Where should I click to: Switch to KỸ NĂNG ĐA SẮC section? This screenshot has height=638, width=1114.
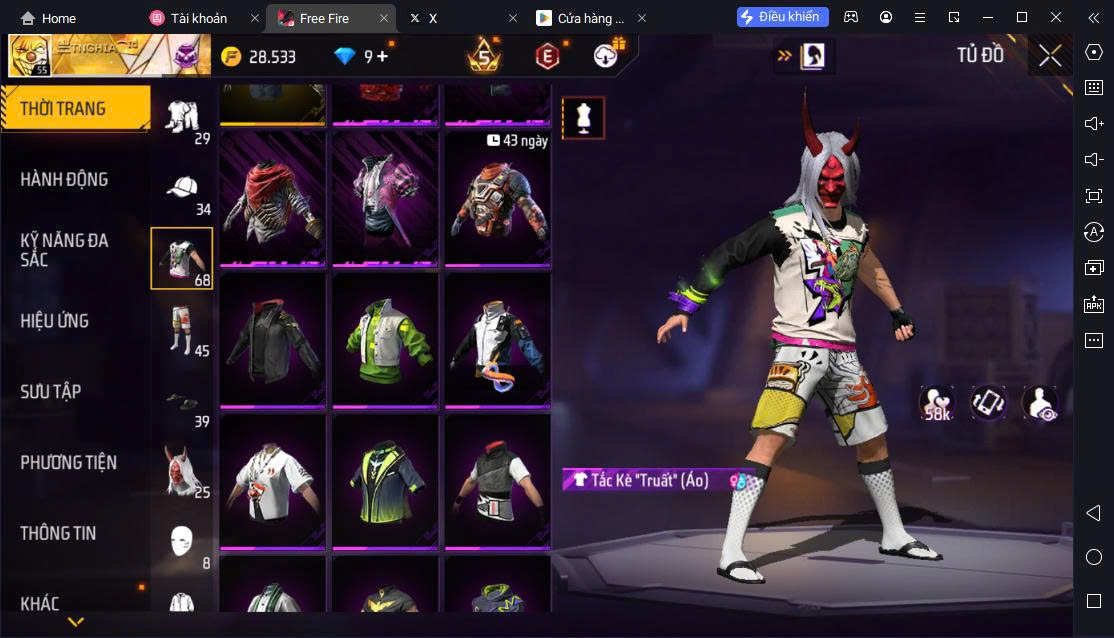64,250
